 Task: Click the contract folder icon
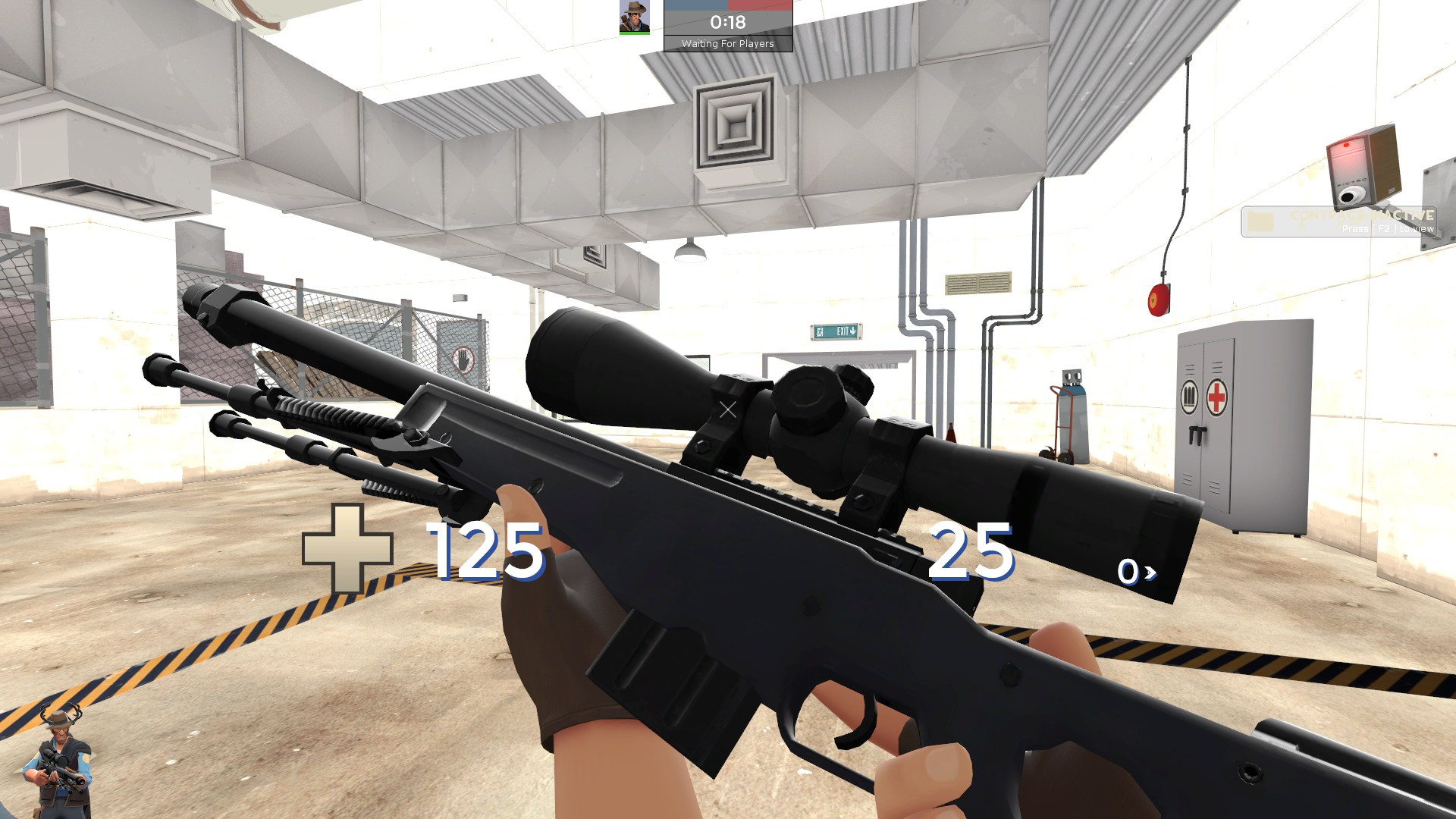click(x=1261, y=220)
